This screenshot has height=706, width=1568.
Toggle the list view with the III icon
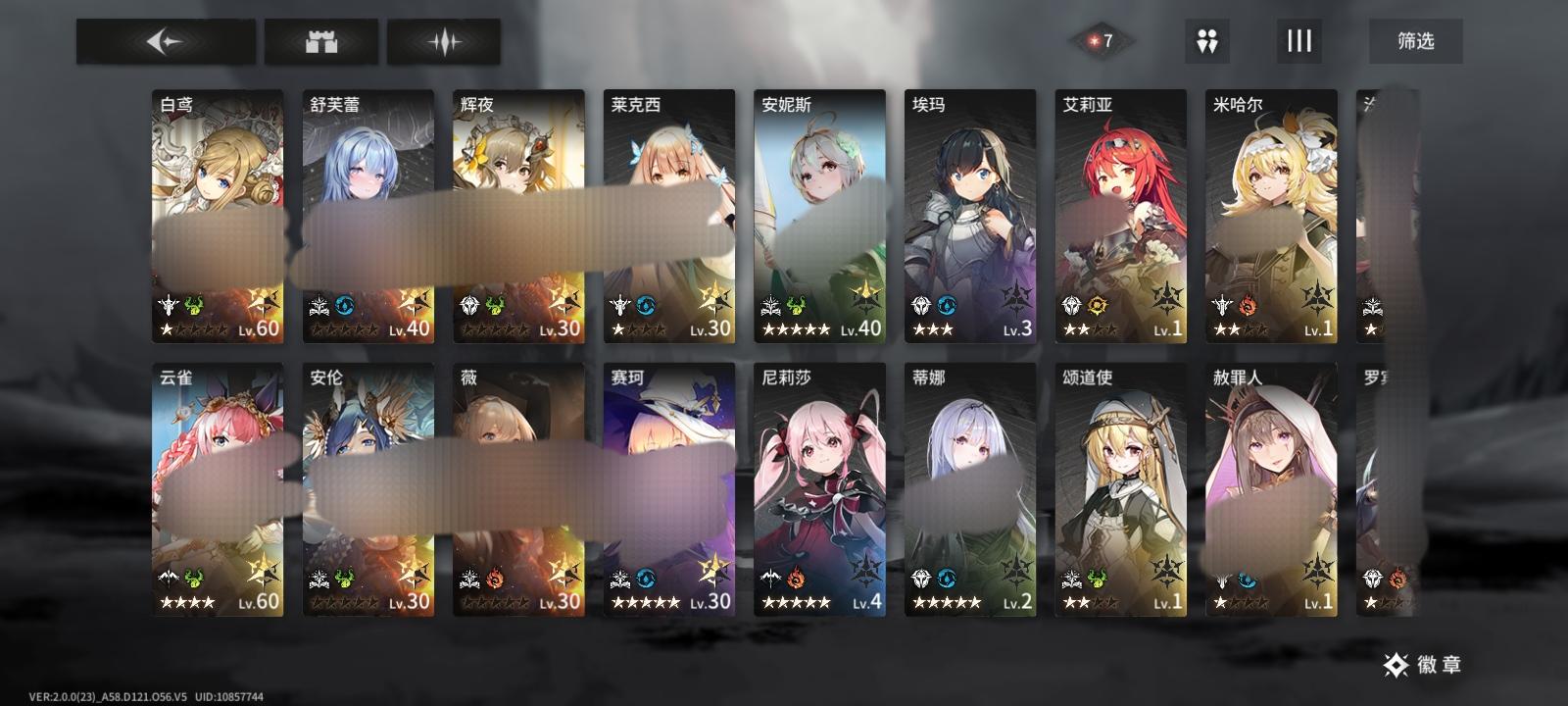1299,40
